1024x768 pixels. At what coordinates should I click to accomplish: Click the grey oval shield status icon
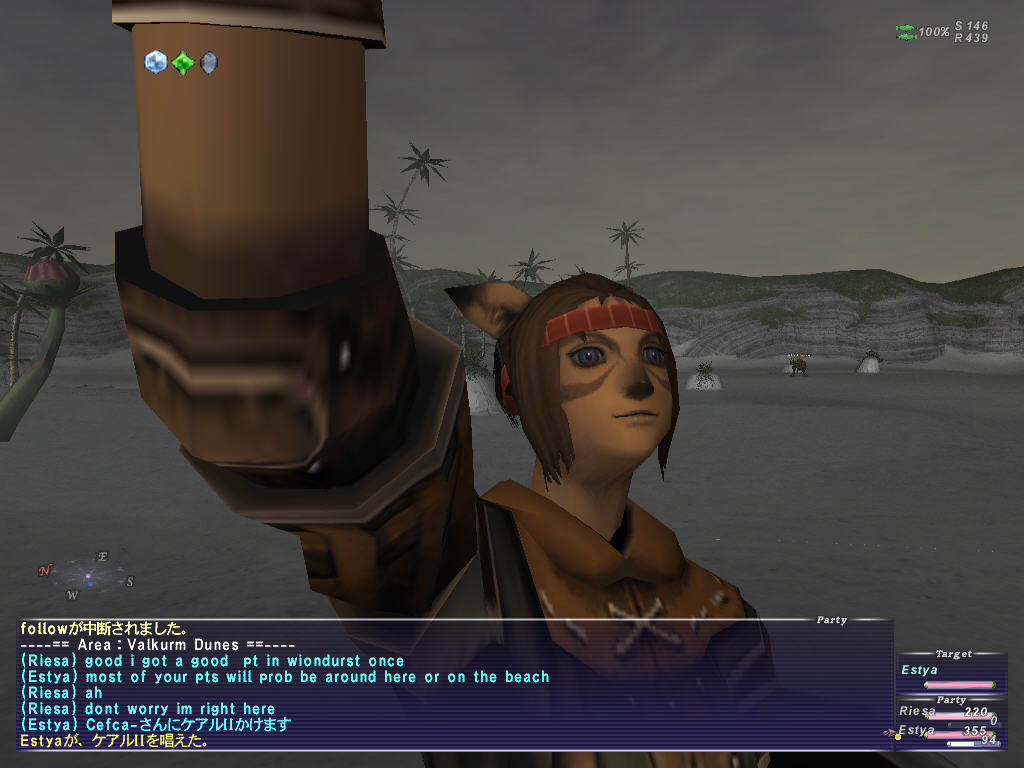click(208, 63)
